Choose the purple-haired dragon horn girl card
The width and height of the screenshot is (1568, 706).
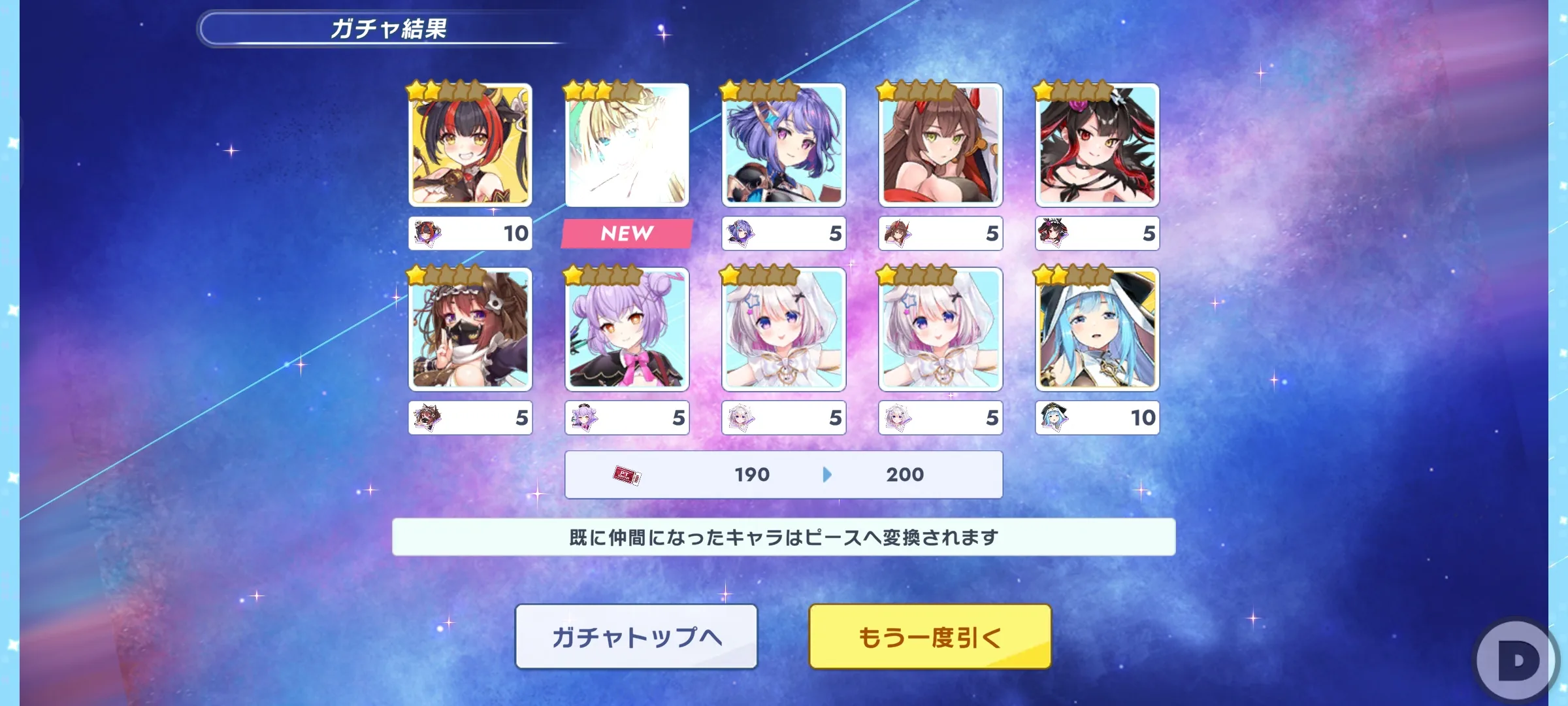pyautogui.click(x=783, y=145)
